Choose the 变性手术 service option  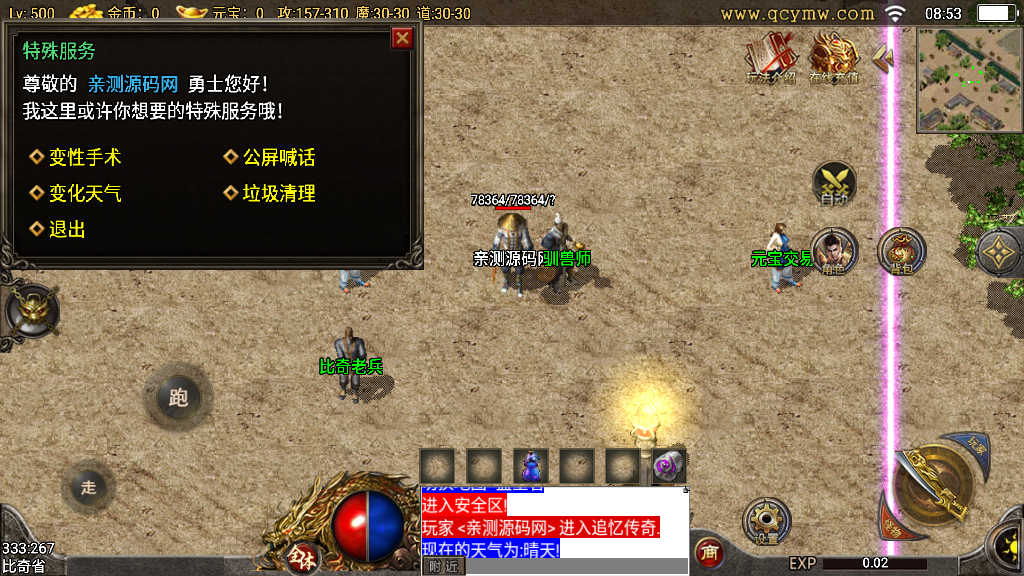pos(84,158)
